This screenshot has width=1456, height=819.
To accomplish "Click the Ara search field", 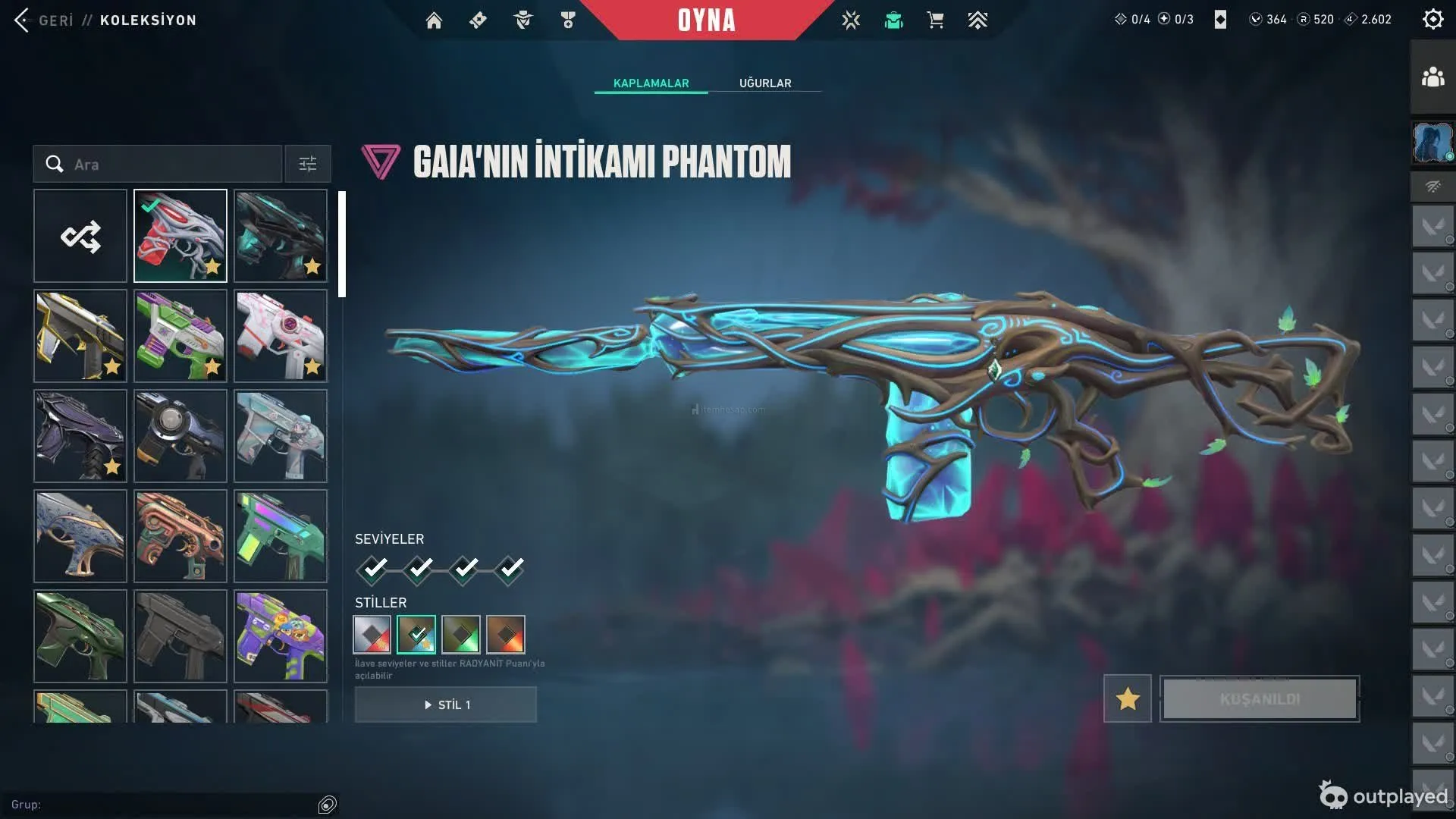I will (x=167, y=164).
